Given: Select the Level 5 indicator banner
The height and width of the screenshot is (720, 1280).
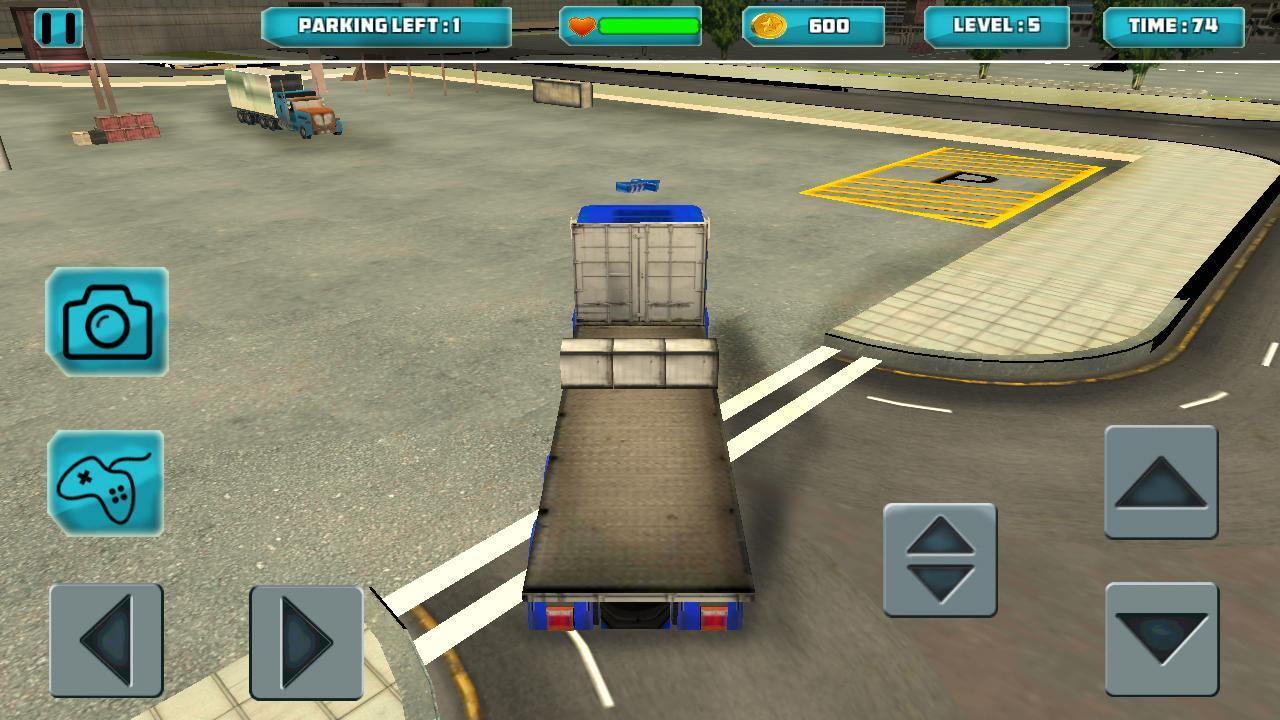Looking at the screenshot, I should [x=998, y=26].
